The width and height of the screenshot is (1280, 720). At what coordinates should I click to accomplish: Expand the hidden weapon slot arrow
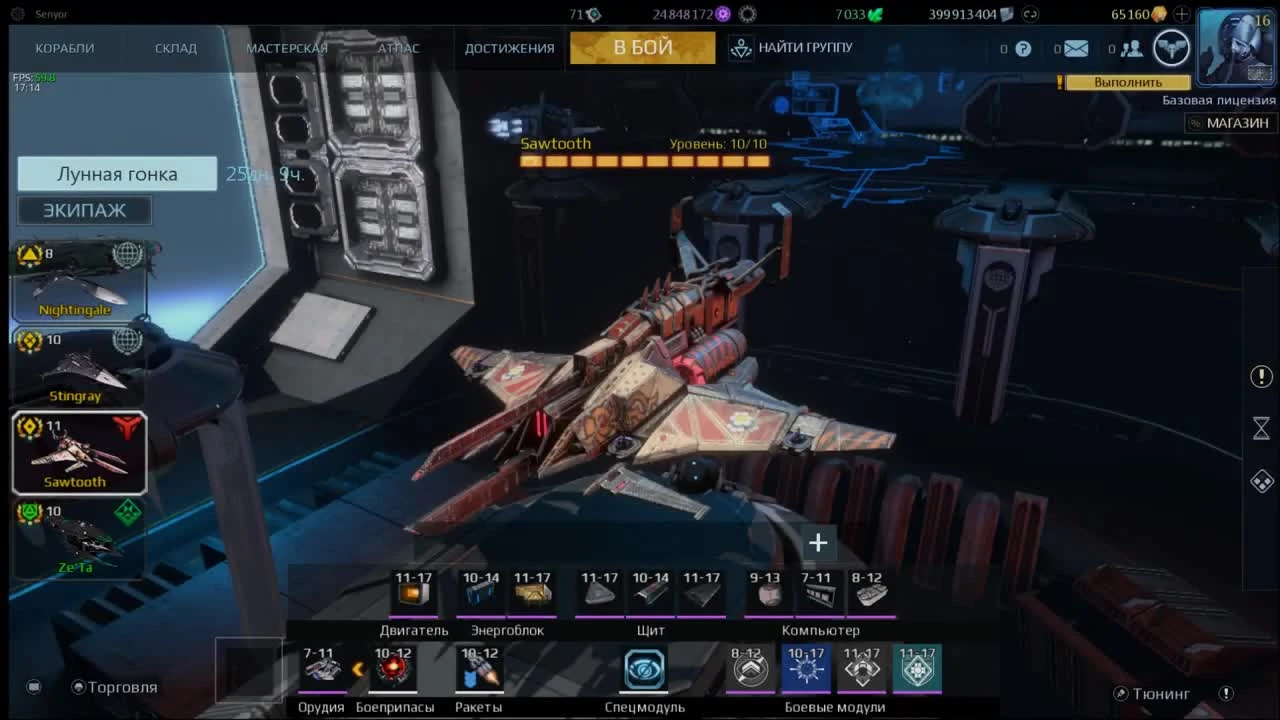click(x=360, y=668)
